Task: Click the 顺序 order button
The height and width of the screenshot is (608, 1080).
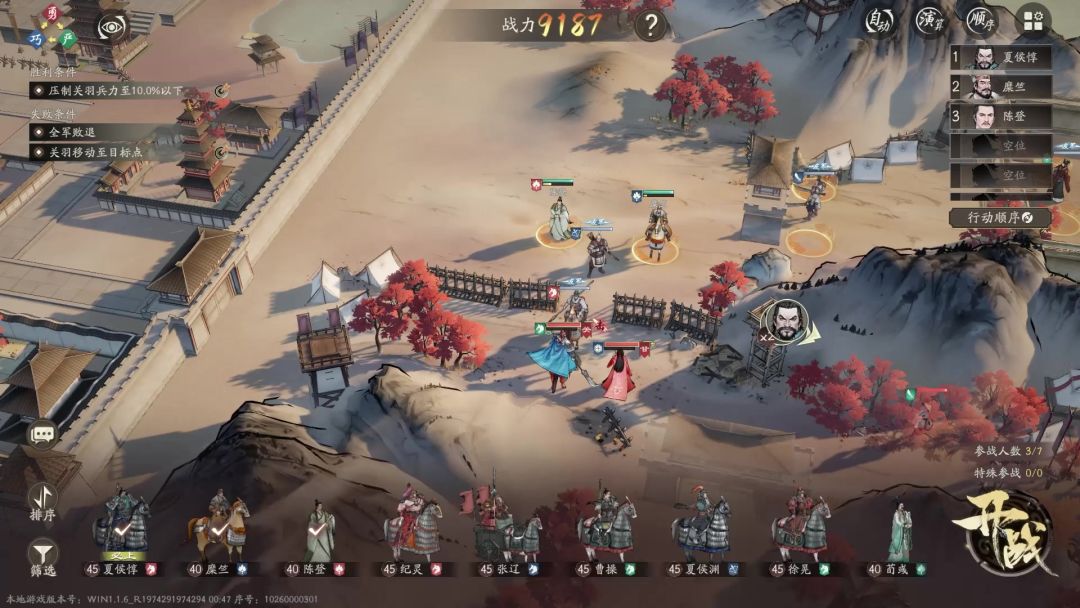Action: click(982, 20)
